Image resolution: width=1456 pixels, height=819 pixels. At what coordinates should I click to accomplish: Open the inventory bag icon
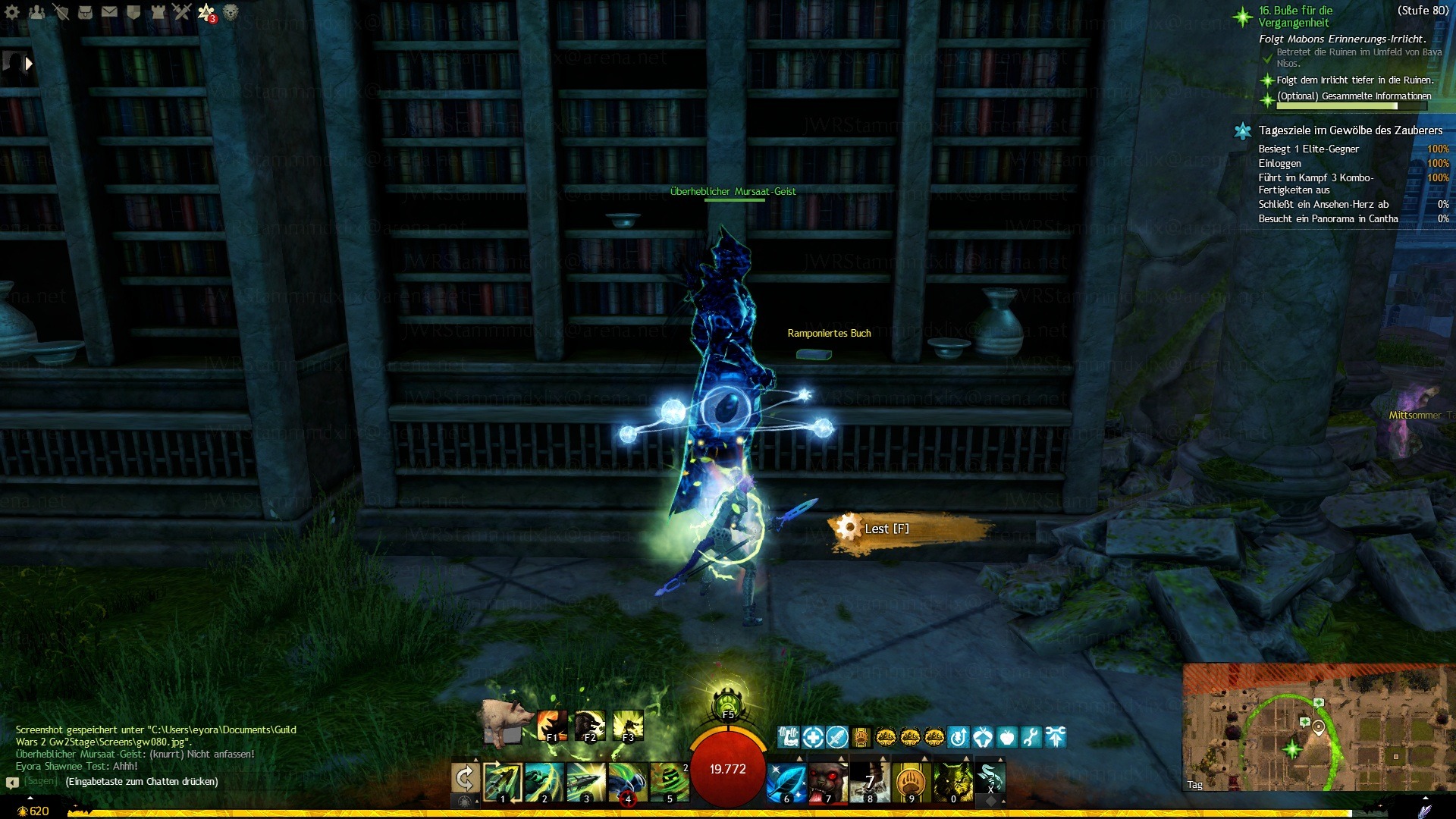click(x=85, y=11)
